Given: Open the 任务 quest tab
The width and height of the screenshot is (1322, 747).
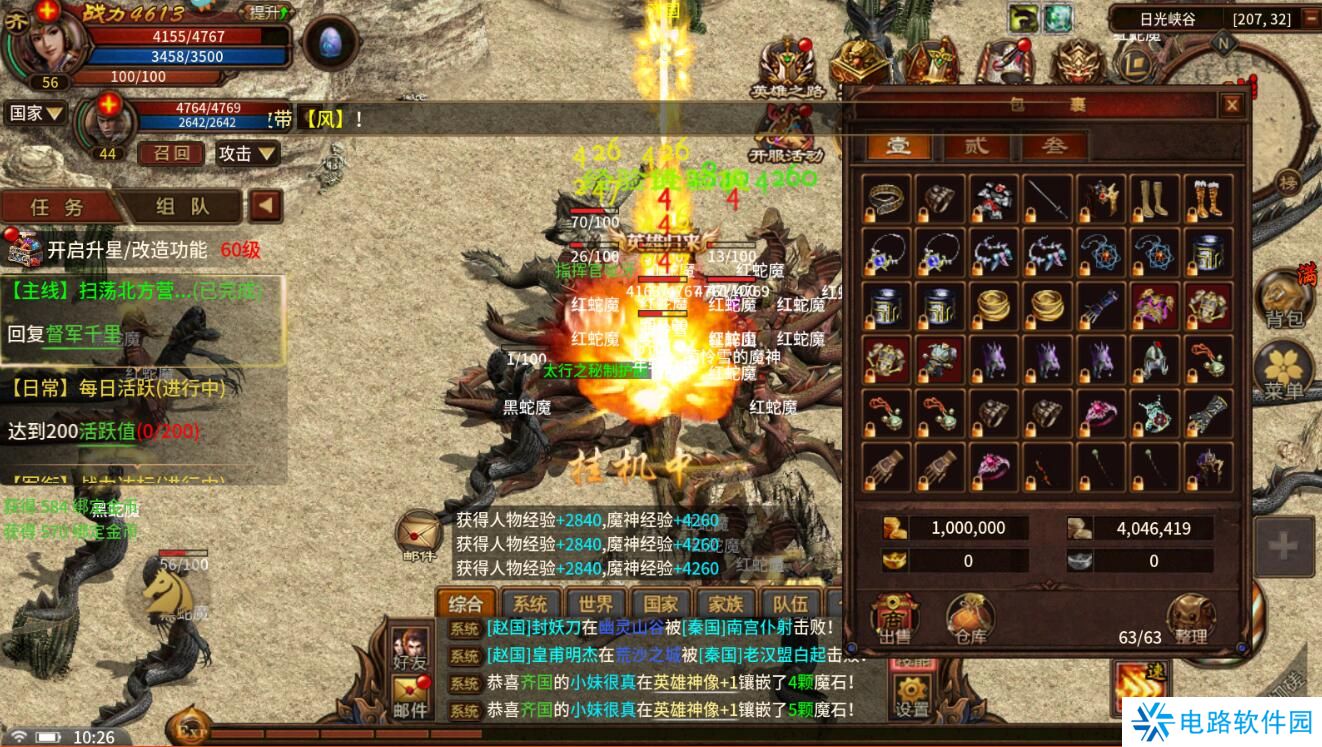Looking at the screenshot, I should 58,207.
